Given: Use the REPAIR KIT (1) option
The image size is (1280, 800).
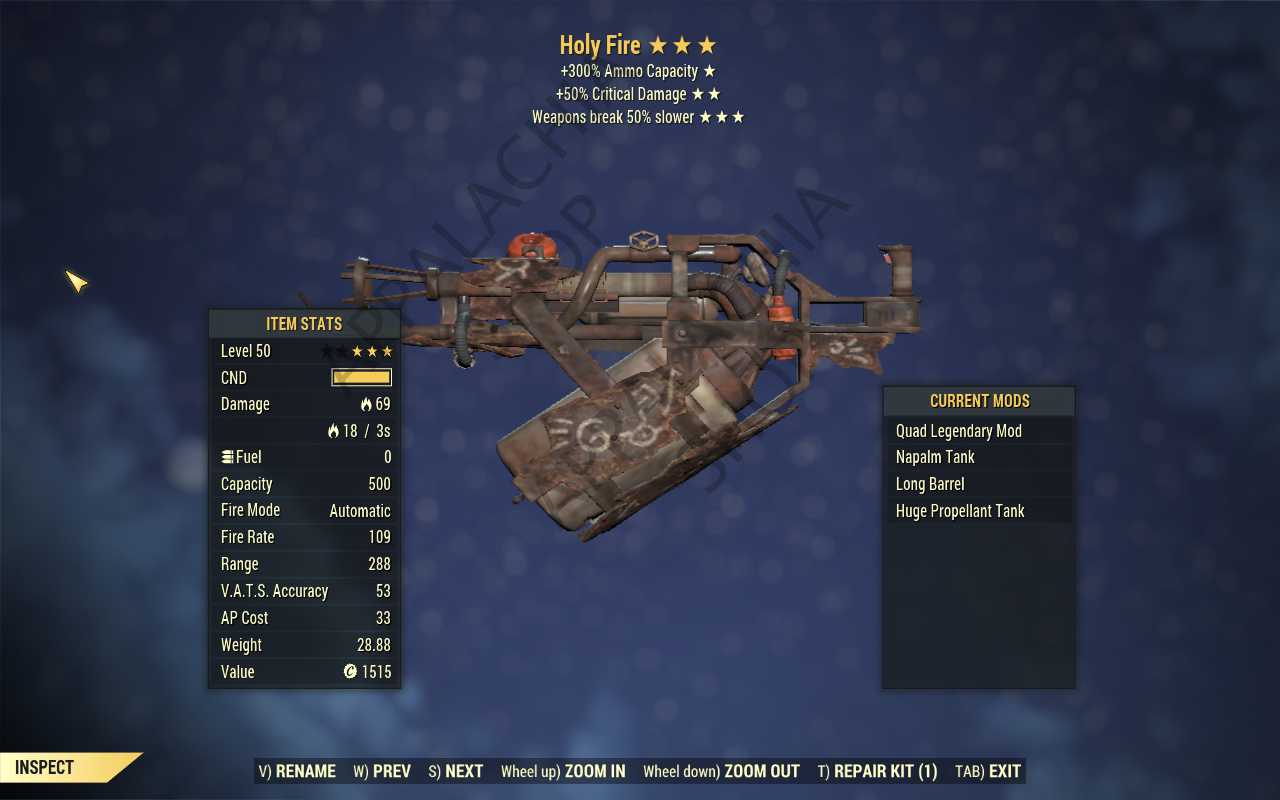Looking at the screenshot, I should [877, 771].
